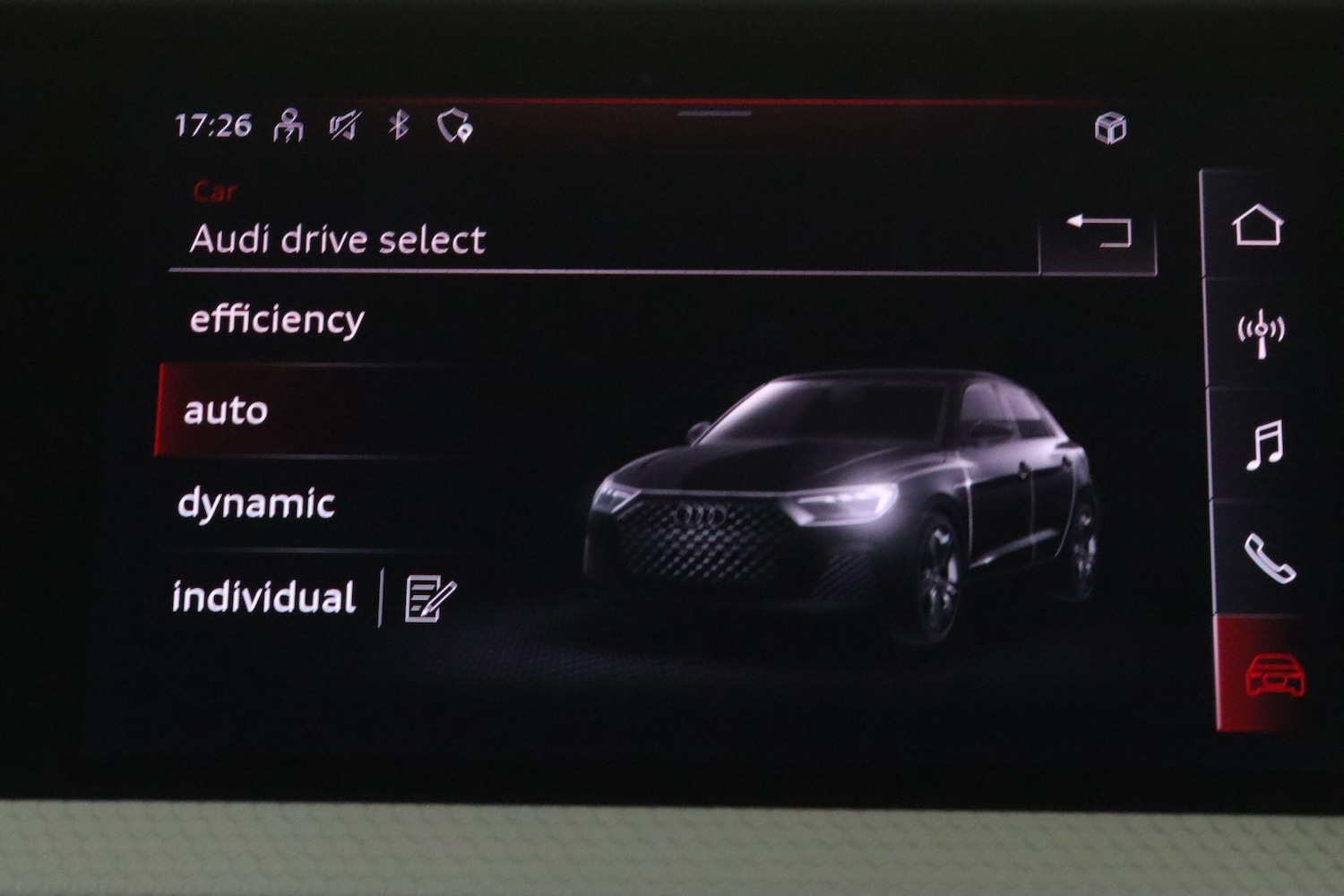Image resolution: width=1344 pixels, height=896 pixels.
Task: Tap the privacy shield location icon
Action: pyautogui.click(x=455, y=125)
